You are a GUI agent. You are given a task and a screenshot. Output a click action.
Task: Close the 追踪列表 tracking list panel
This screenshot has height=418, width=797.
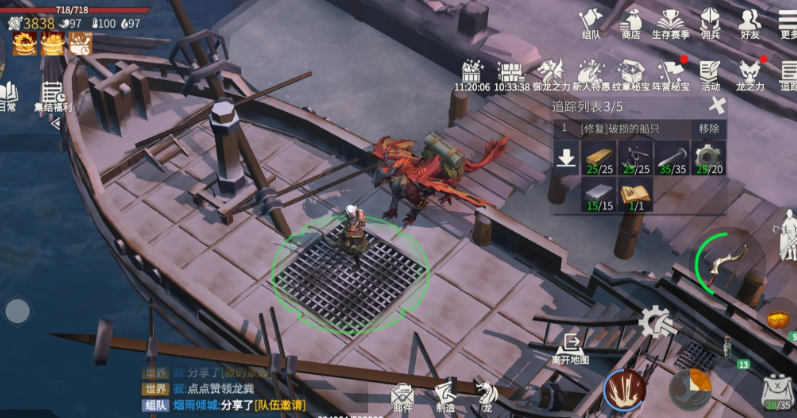(x=715, y=105)
